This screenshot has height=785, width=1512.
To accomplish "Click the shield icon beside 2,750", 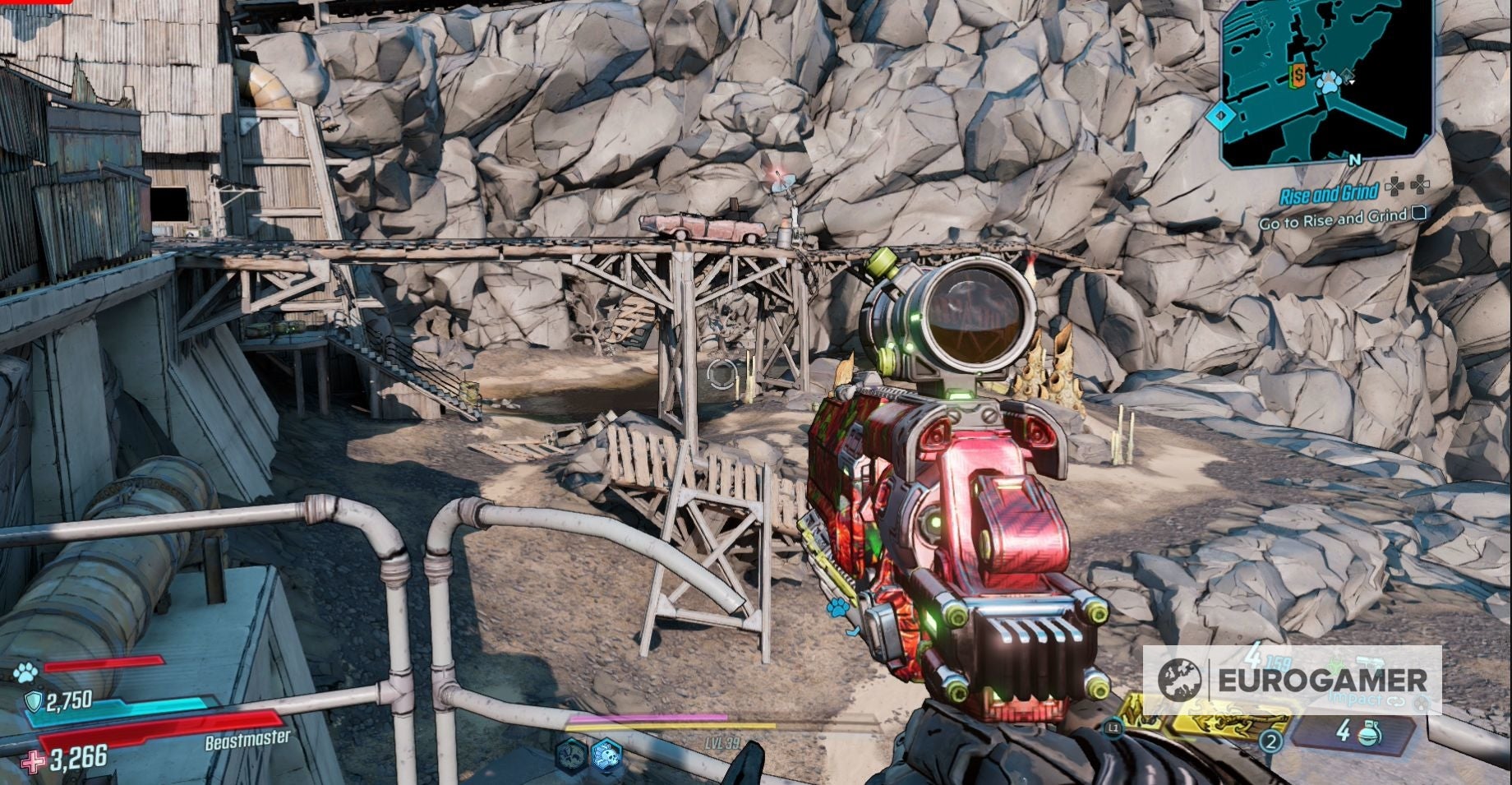I will tap(34, 700).
